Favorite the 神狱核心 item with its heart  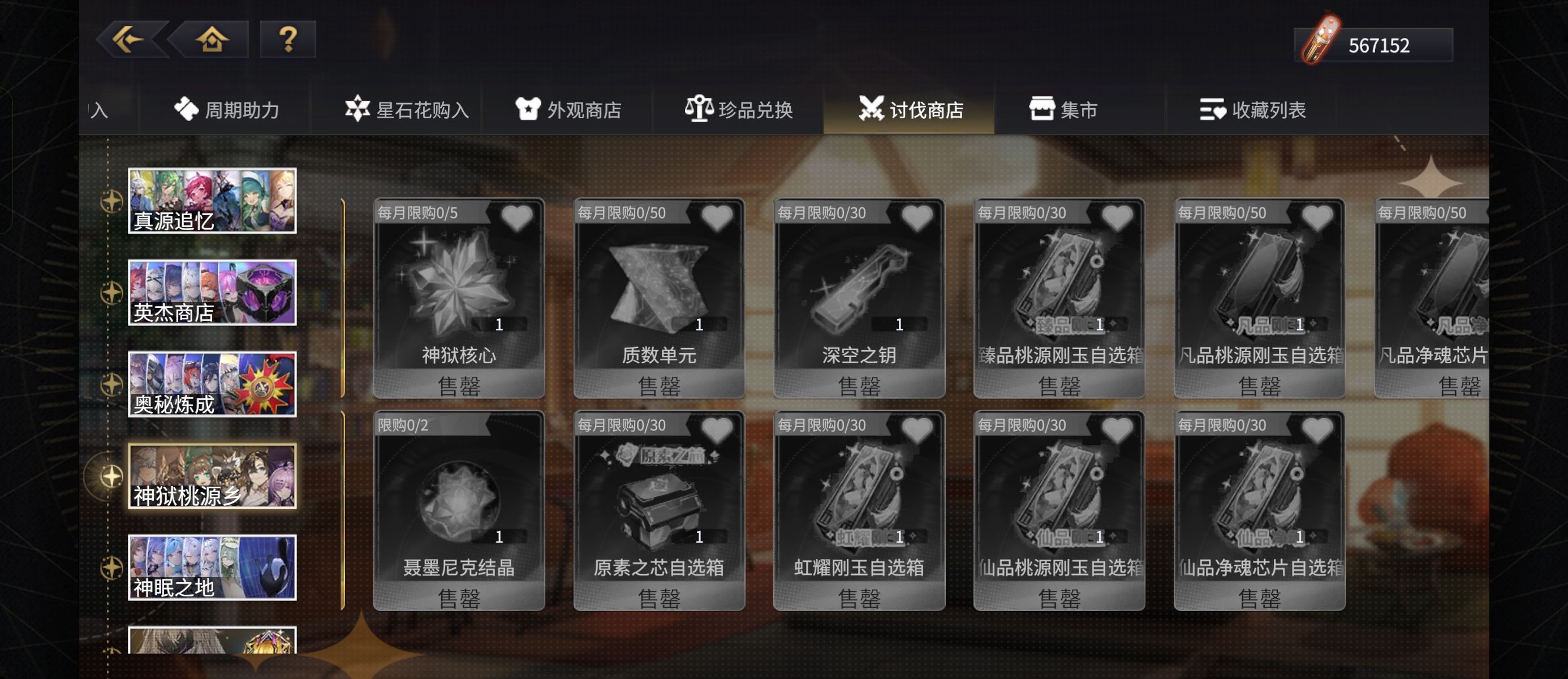[x=517, y=217]
